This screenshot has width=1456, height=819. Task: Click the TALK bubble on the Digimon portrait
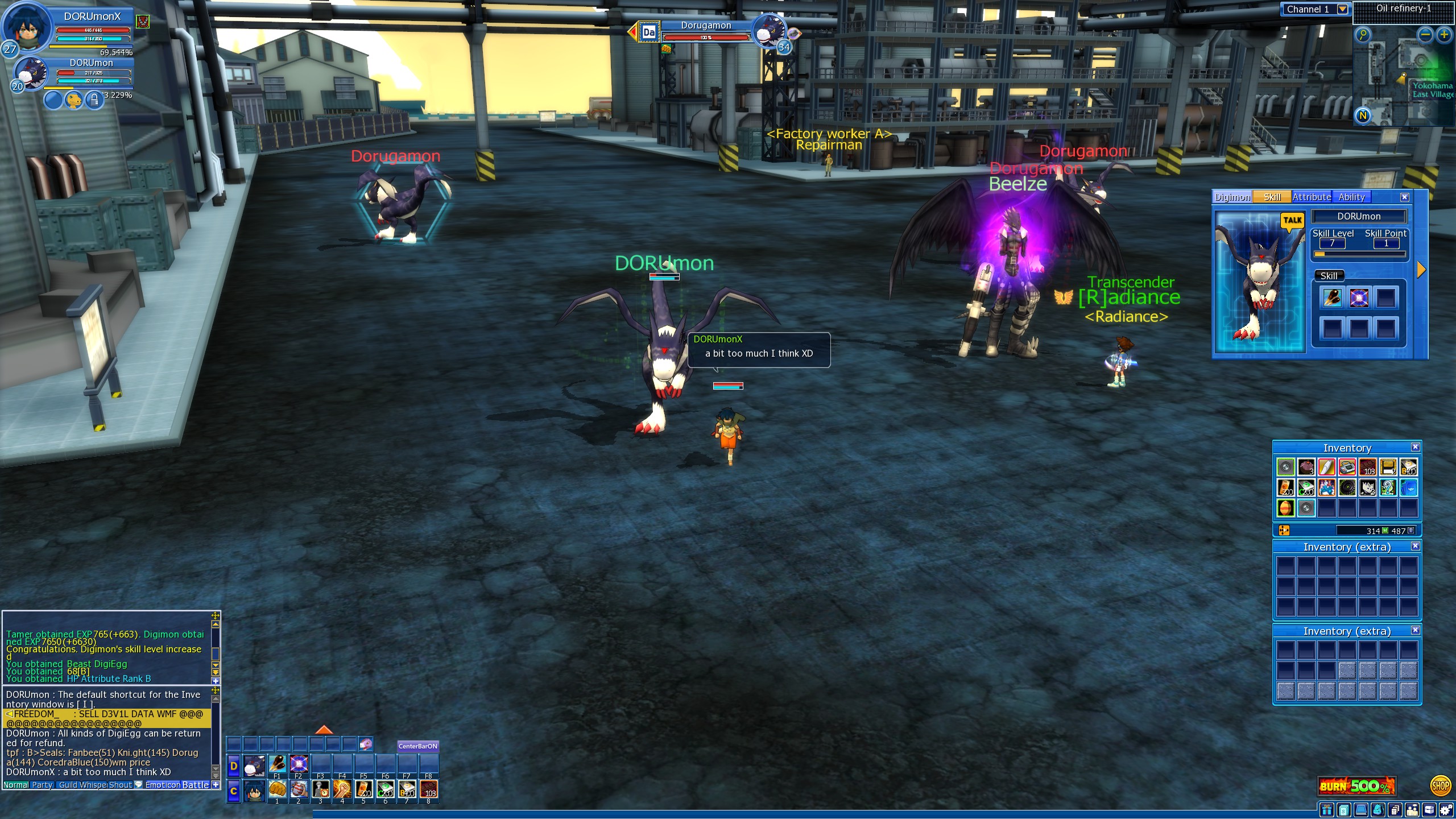tap(1292, 220)
